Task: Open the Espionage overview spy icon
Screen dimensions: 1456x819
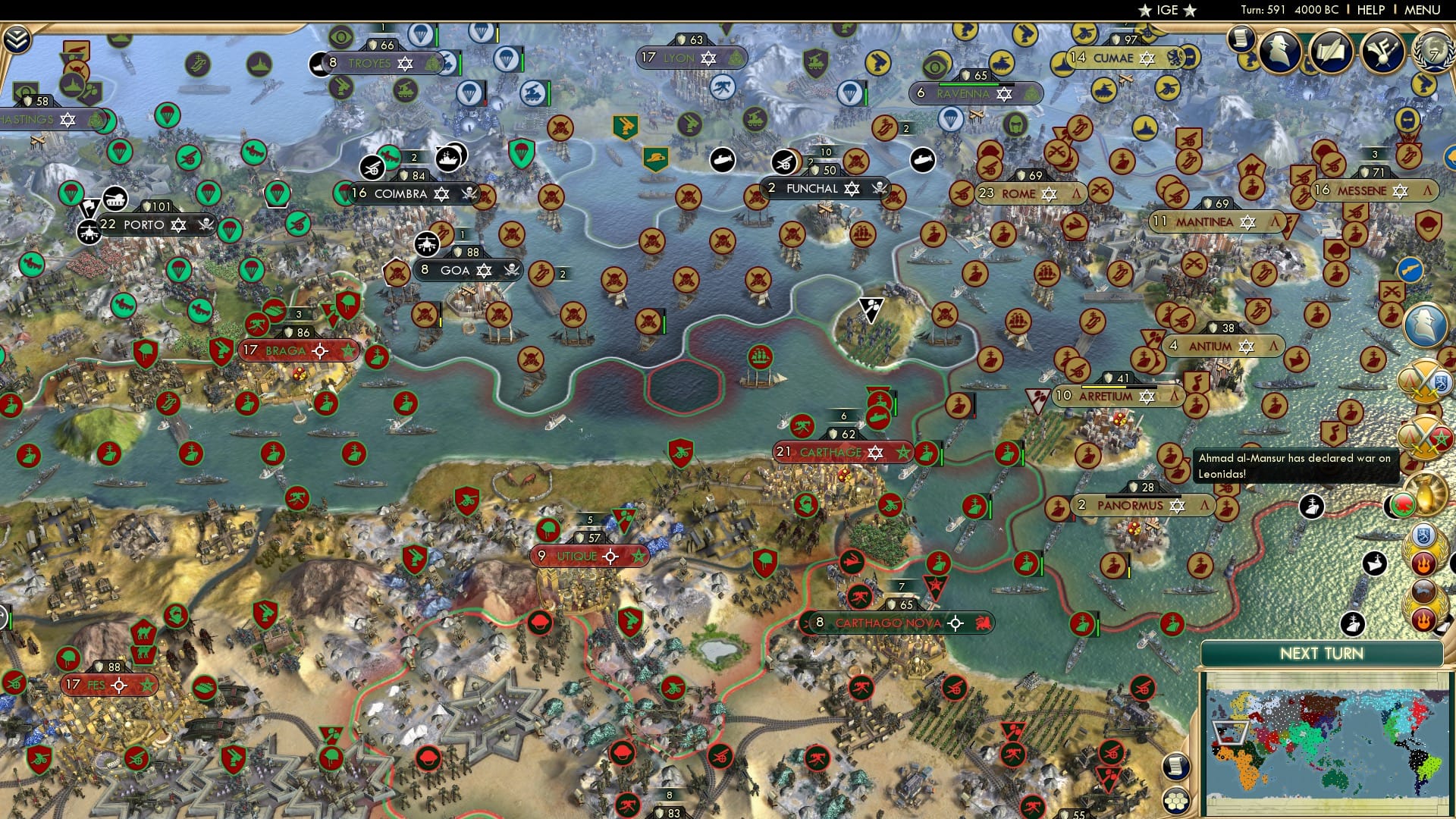Action: pyautogui.click(x=1279, y=52)
